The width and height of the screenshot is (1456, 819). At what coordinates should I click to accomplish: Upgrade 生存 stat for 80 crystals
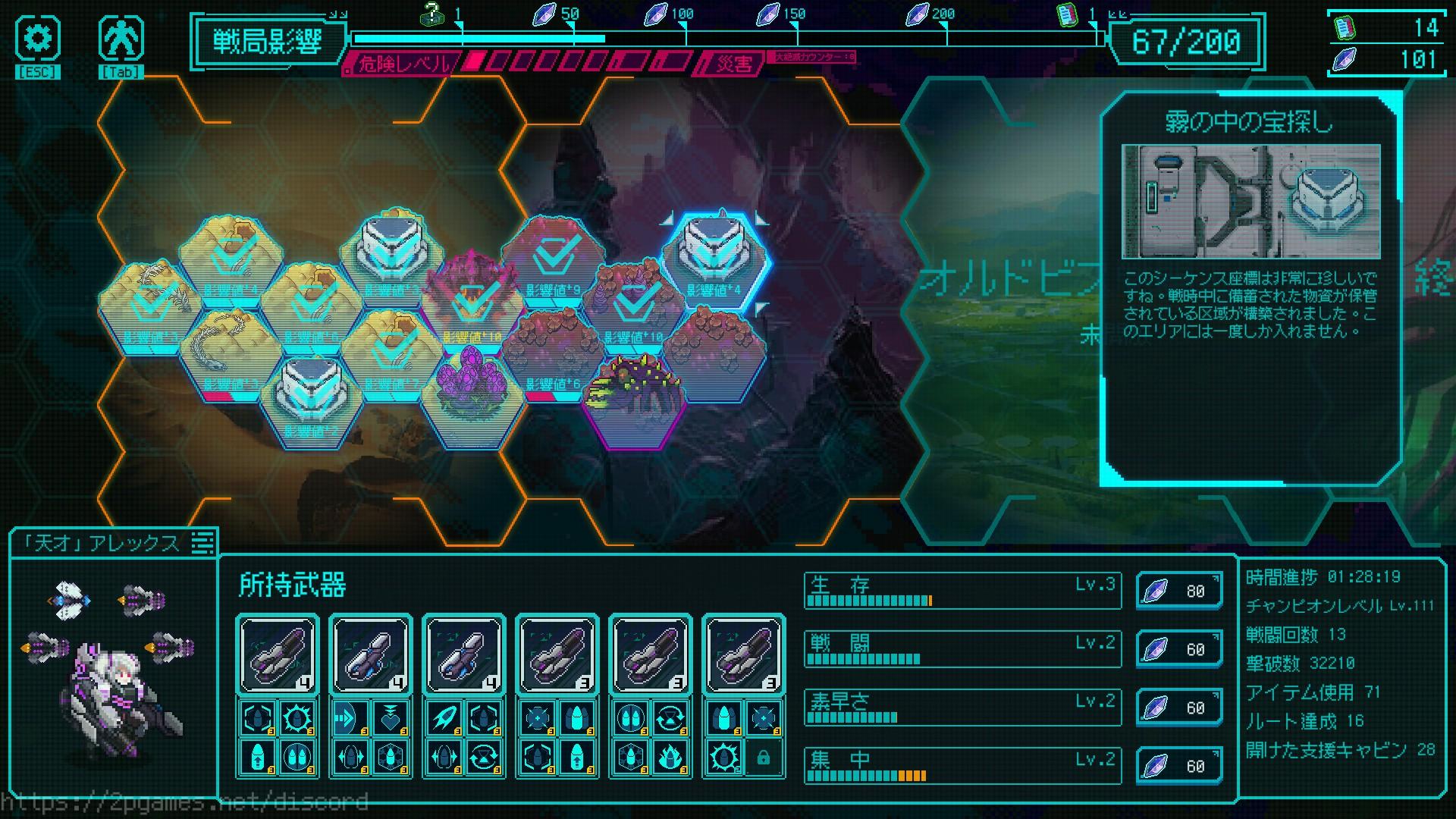pyautogui.click(x=1178, y=591)
